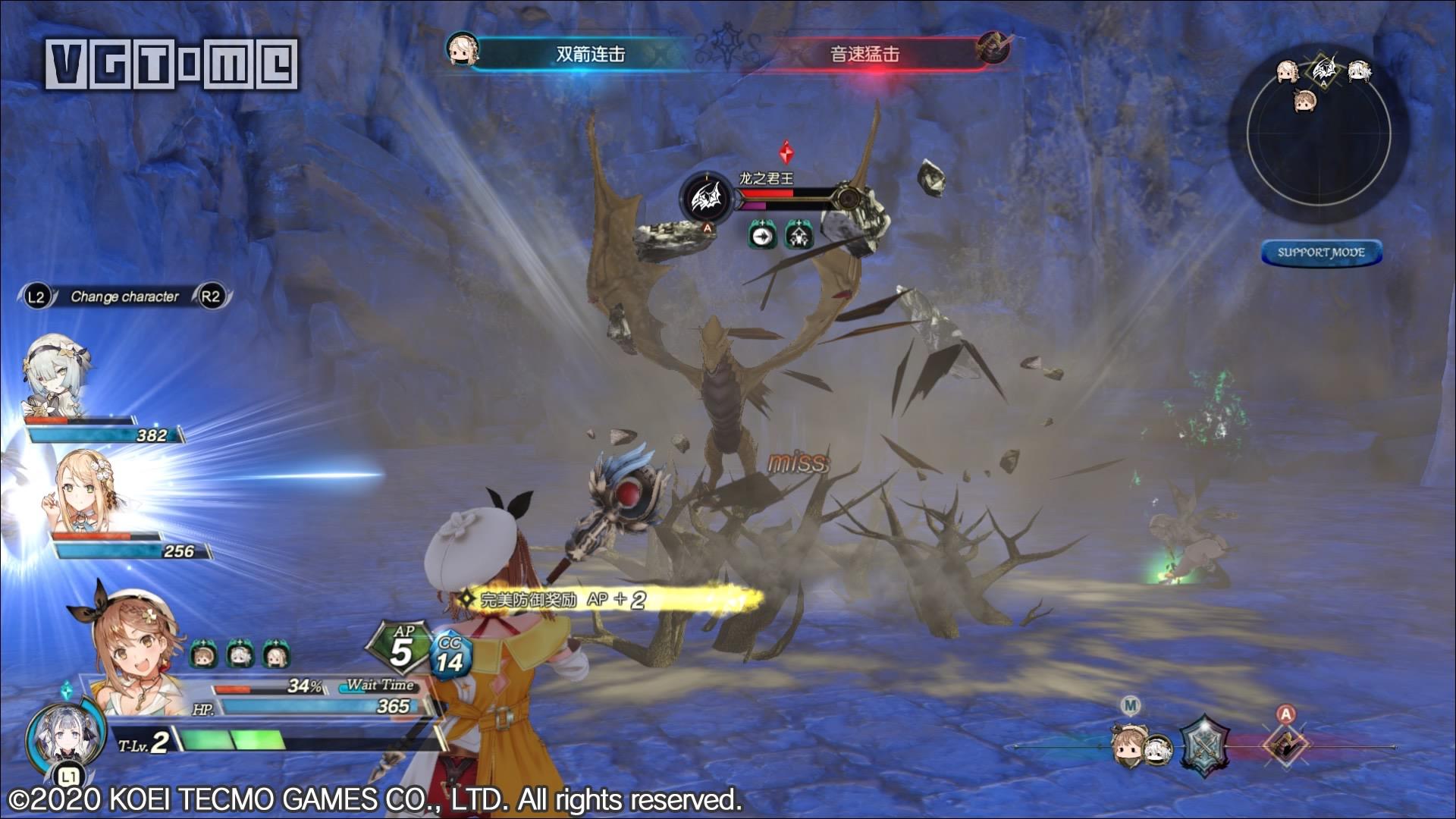Viewport: 1456px width, 819px height.
Task: Click the enemy marker on the turn timeline
Action: (1285, 744)
